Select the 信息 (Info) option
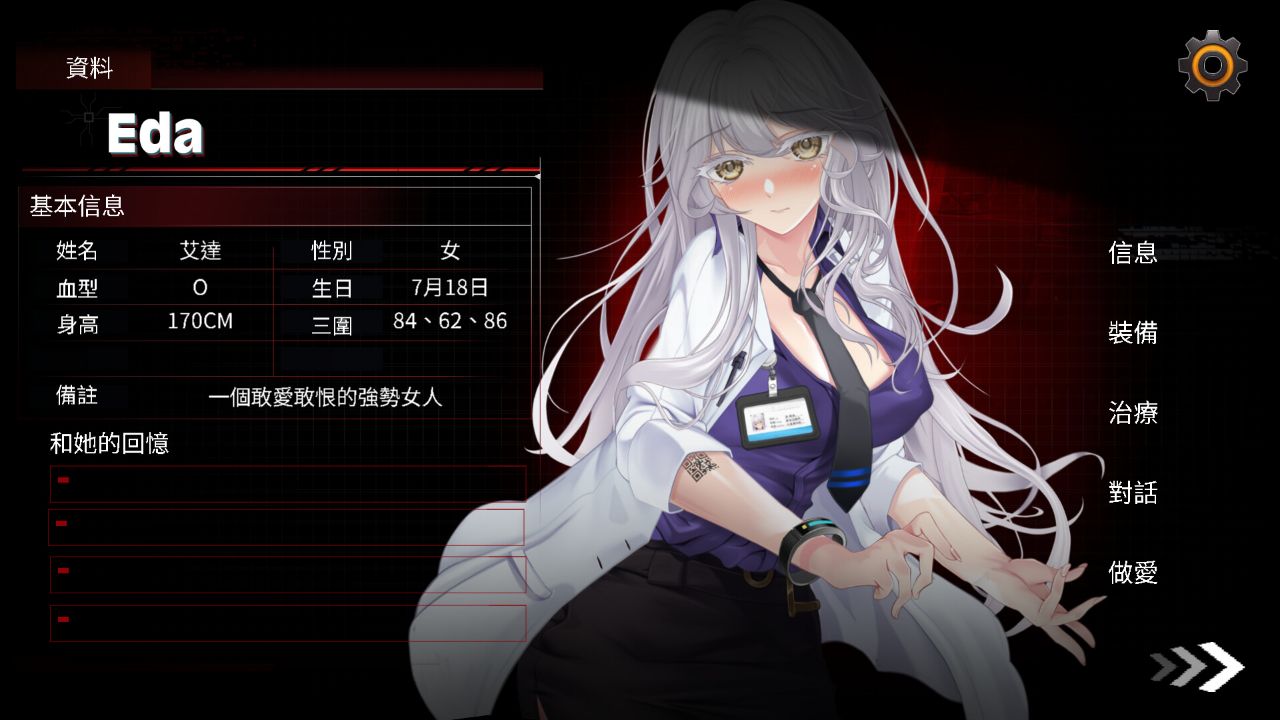Image resolution: width=1280 pixels, height=720 pixels. [x=1131, y=254]
